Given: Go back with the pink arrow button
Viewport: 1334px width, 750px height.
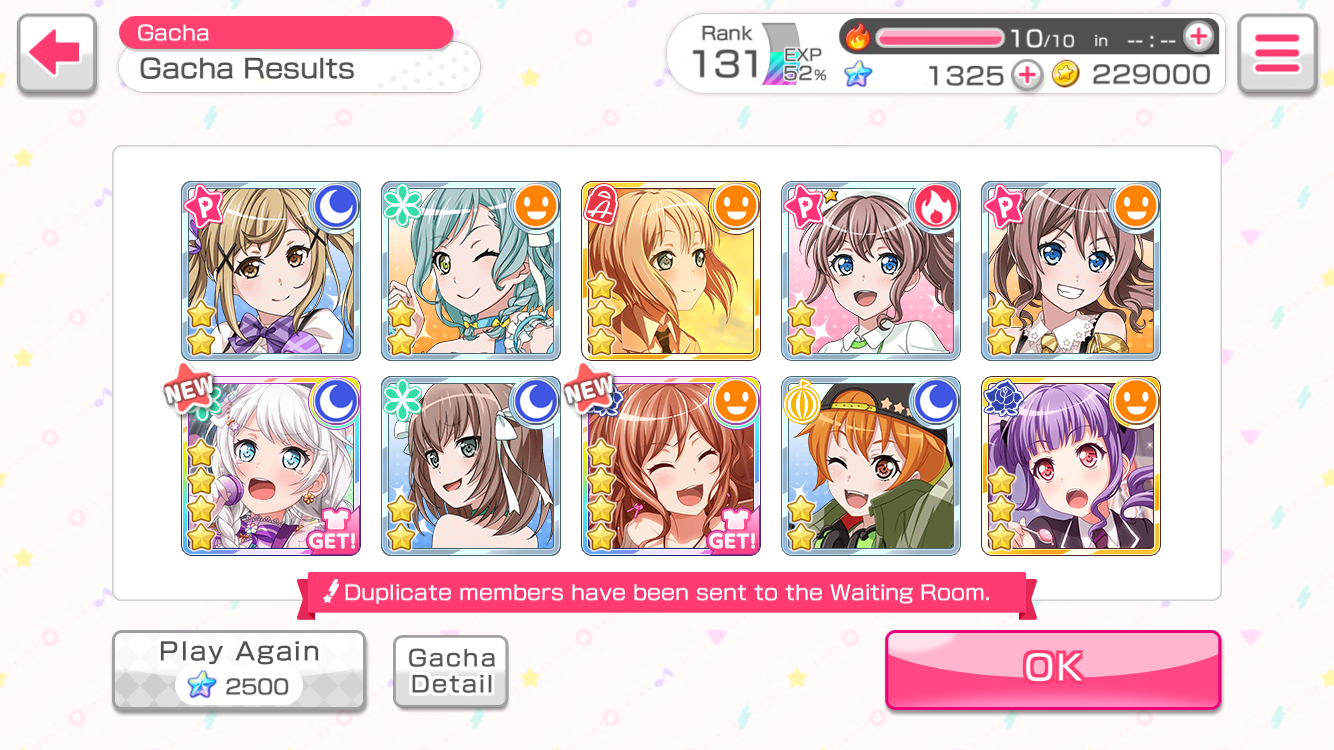Looking at the screenshot, I should pos(56,54).
